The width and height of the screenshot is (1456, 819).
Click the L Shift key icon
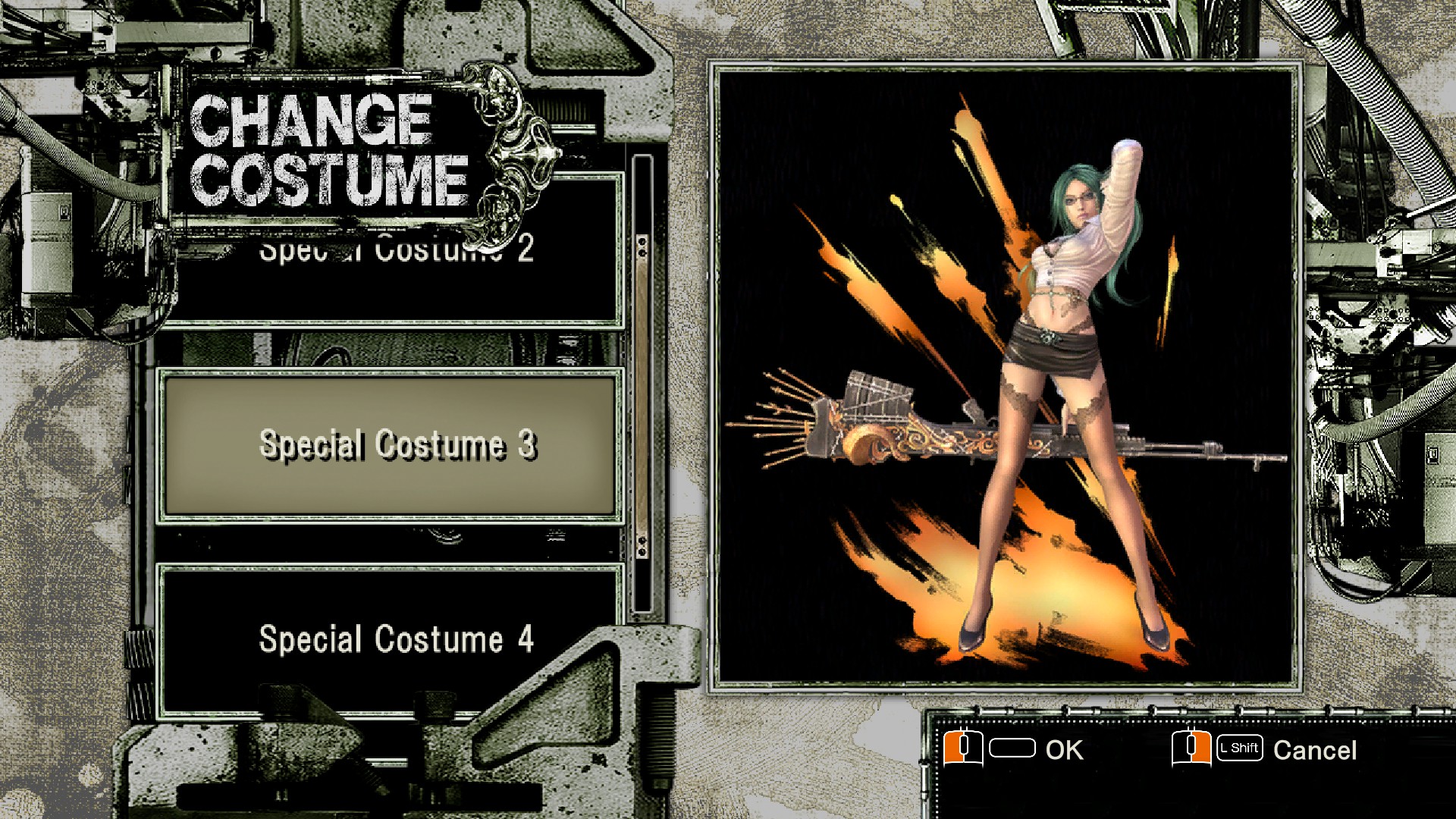tap(1240, 749)
